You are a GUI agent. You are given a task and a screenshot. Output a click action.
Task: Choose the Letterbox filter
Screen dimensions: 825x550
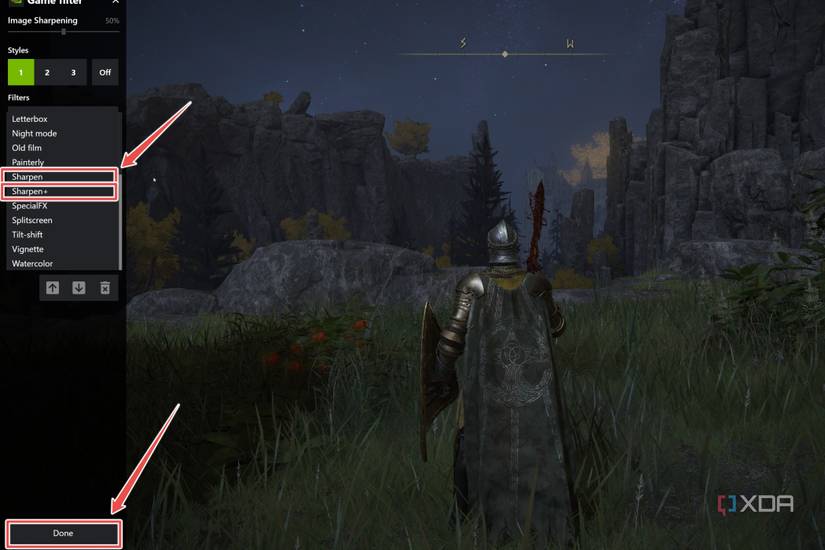pos(30,119)
